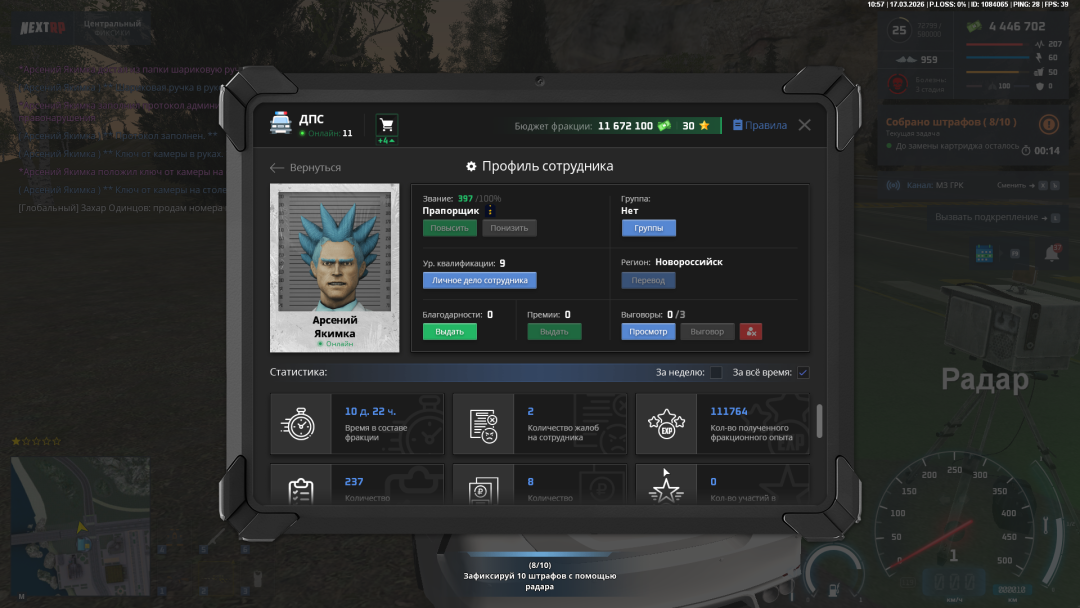Viewport: 1080px width, 608px height.
Task: Click the Перевод region transfer button
Action: click(648, 280)
